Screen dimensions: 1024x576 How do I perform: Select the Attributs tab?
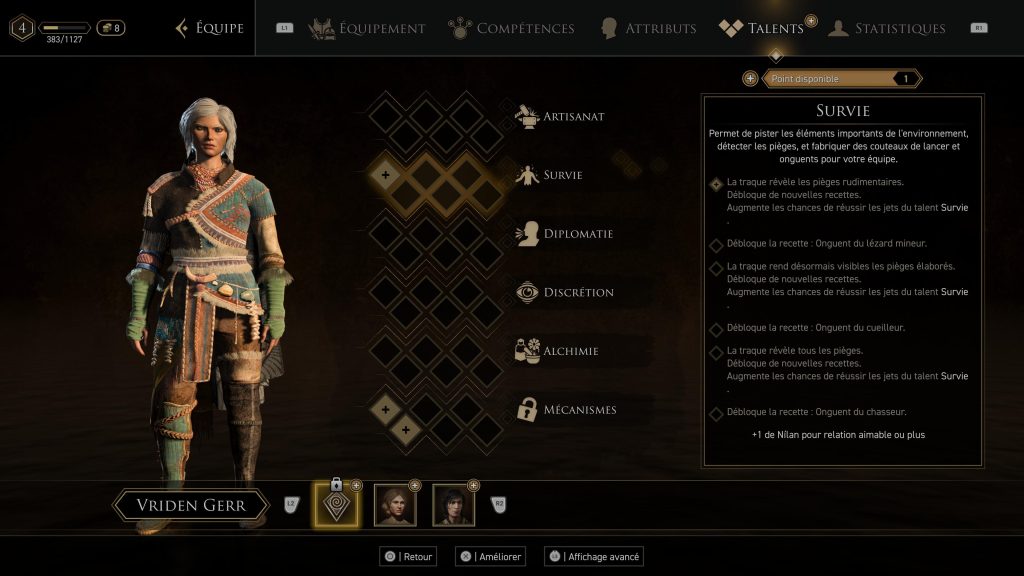click(x=648, y=28)
